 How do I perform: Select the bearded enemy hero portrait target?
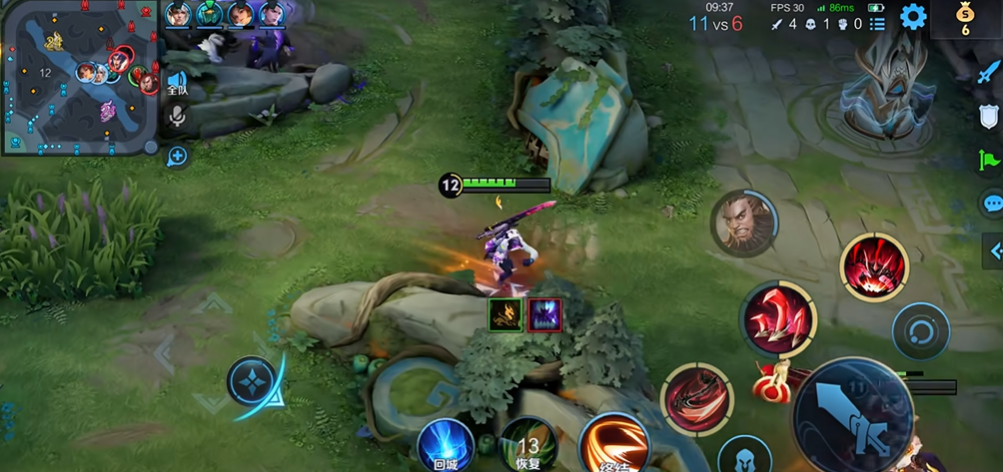(x=745, y=223)
